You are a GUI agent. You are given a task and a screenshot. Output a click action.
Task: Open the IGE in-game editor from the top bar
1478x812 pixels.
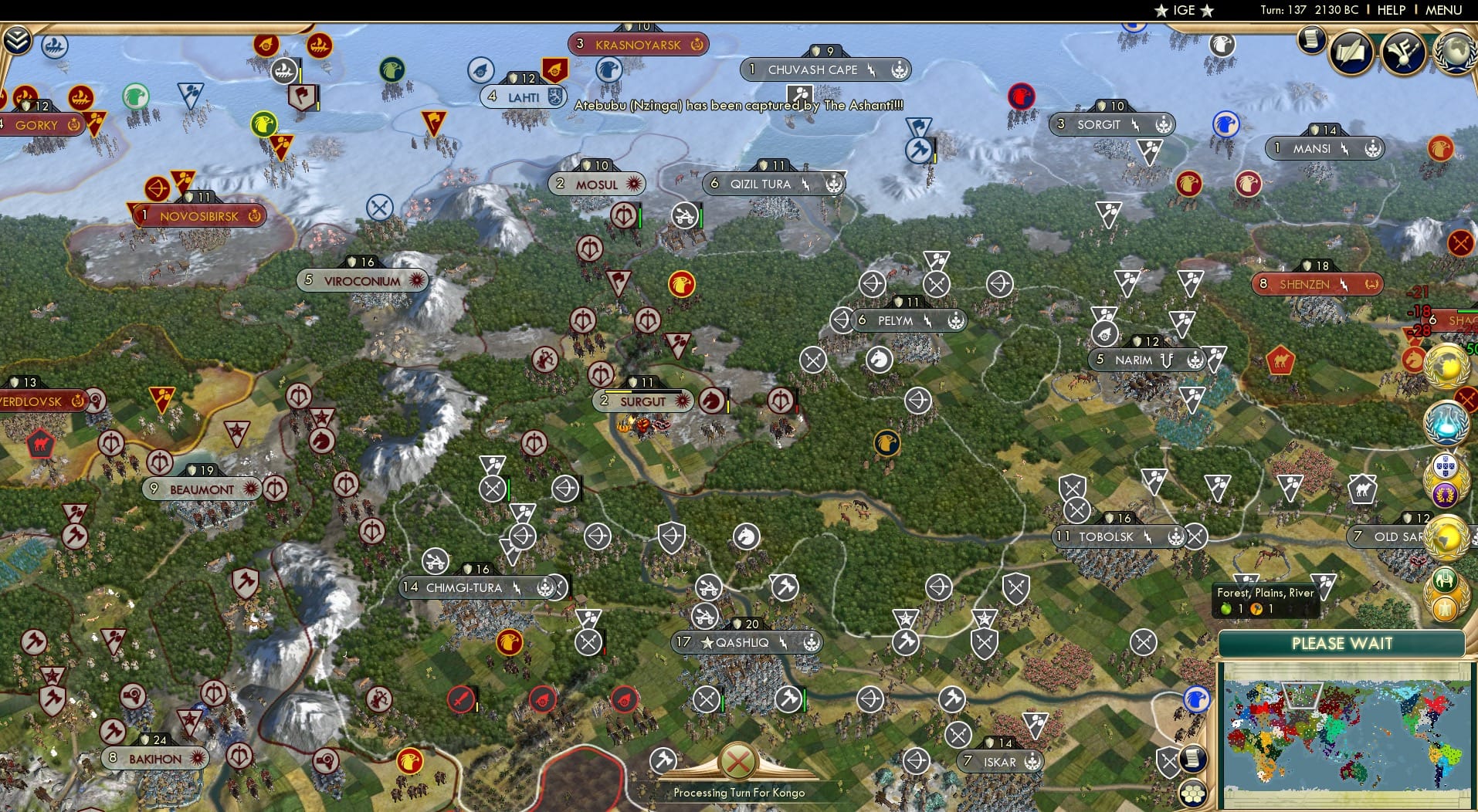(x=1182, y=10)
